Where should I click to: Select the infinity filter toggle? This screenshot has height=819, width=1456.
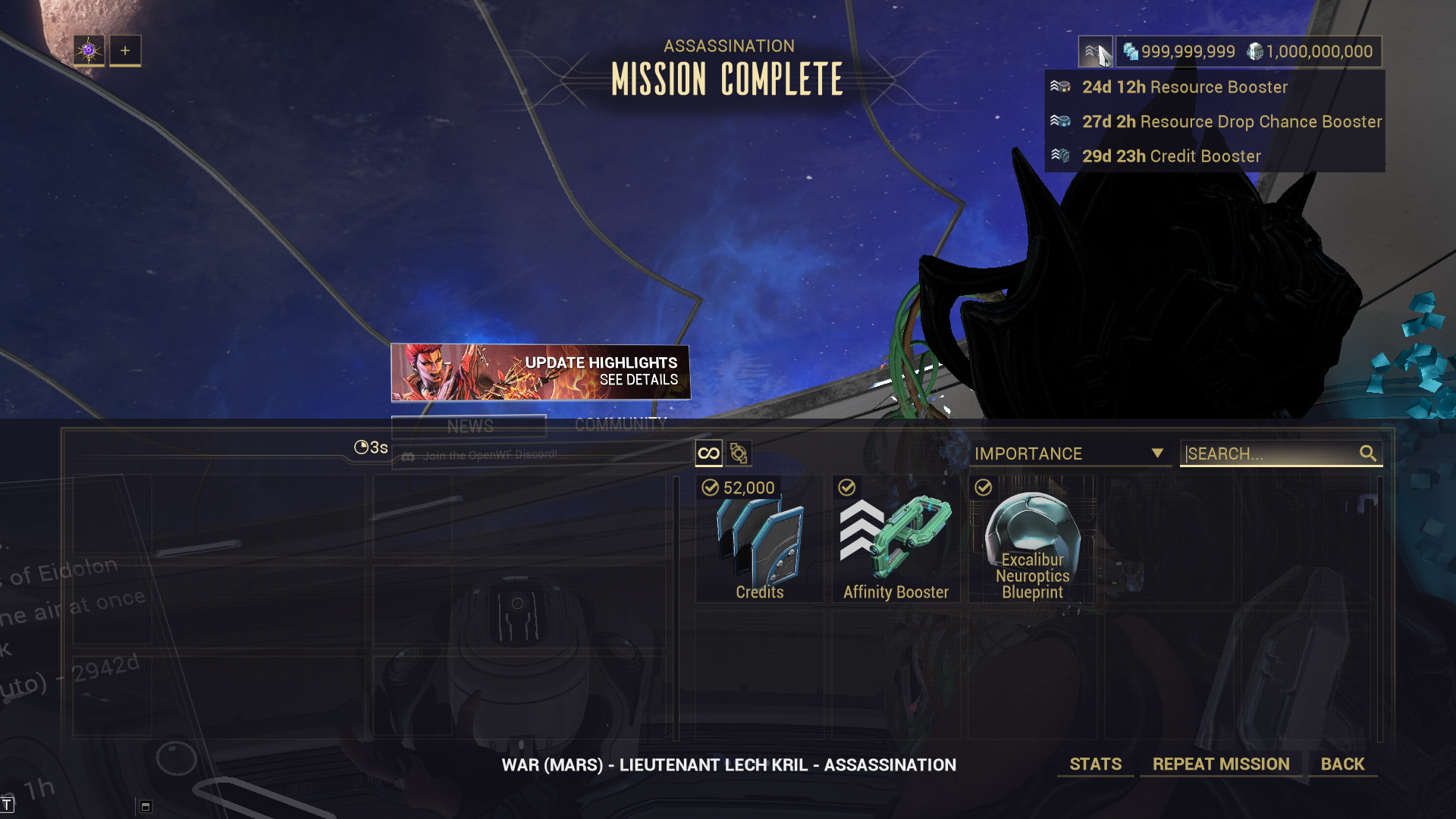(x=708, y=453)
